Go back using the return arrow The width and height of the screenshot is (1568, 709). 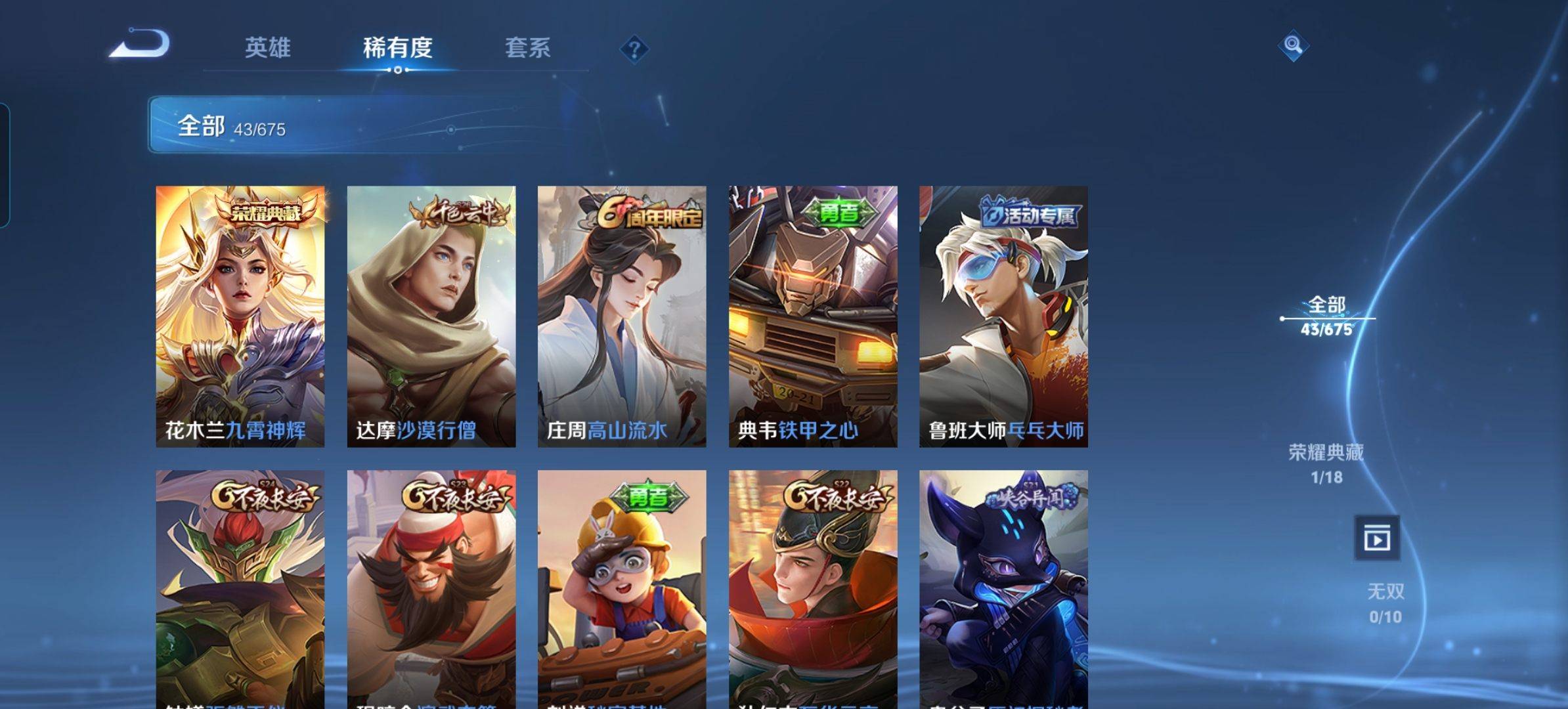click(x=140, y=45)
